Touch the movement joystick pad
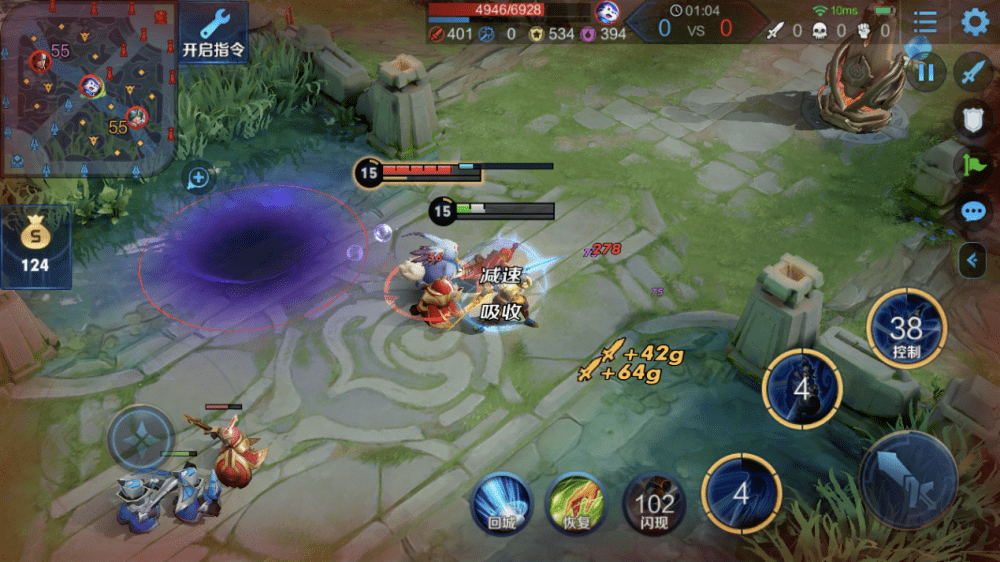Image resolution: width=1000 pixels, height=562 pixels. (x=140, y=438)
